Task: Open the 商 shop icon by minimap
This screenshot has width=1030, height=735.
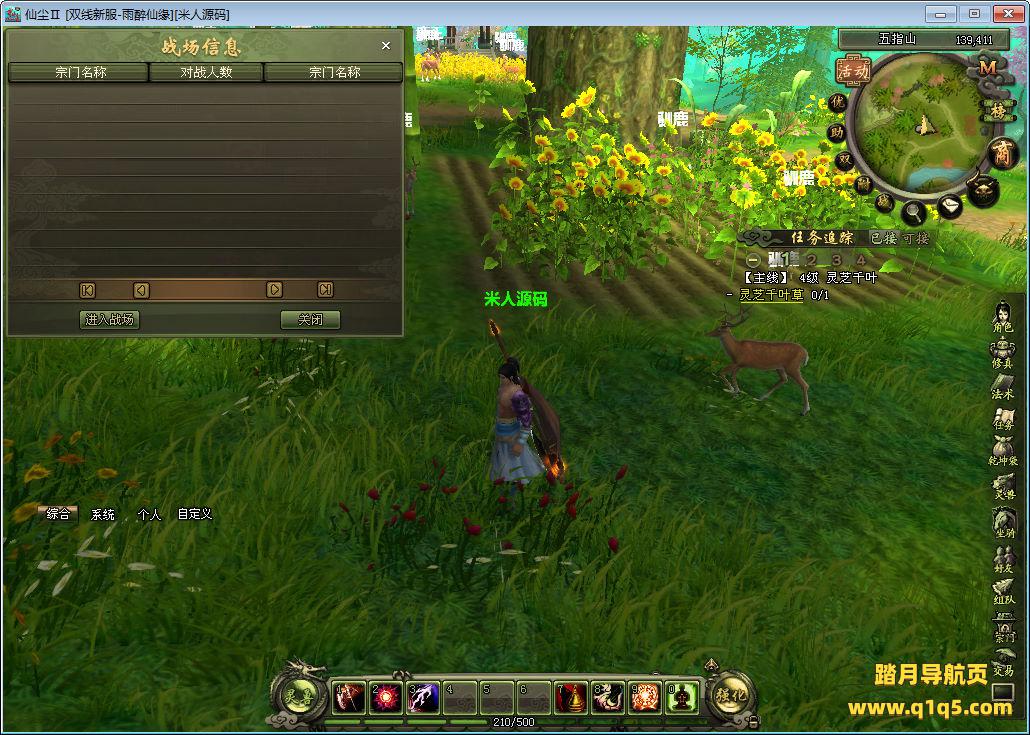Action: tap(1001, 153)
